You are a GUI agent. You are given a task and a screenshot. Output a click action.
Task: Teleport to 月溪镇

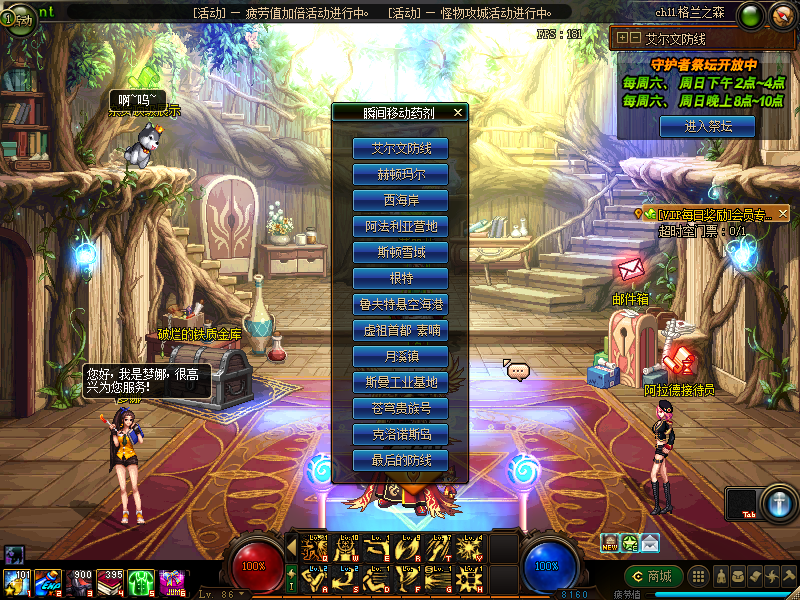point(400,356)
